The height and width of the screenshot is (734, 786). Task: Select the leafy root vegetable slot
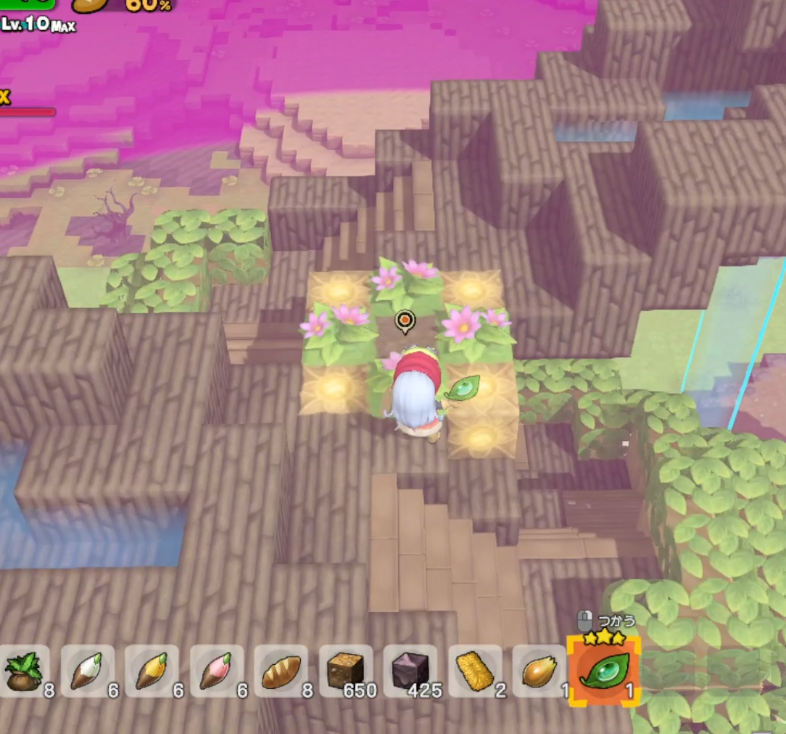pos(24,671)
